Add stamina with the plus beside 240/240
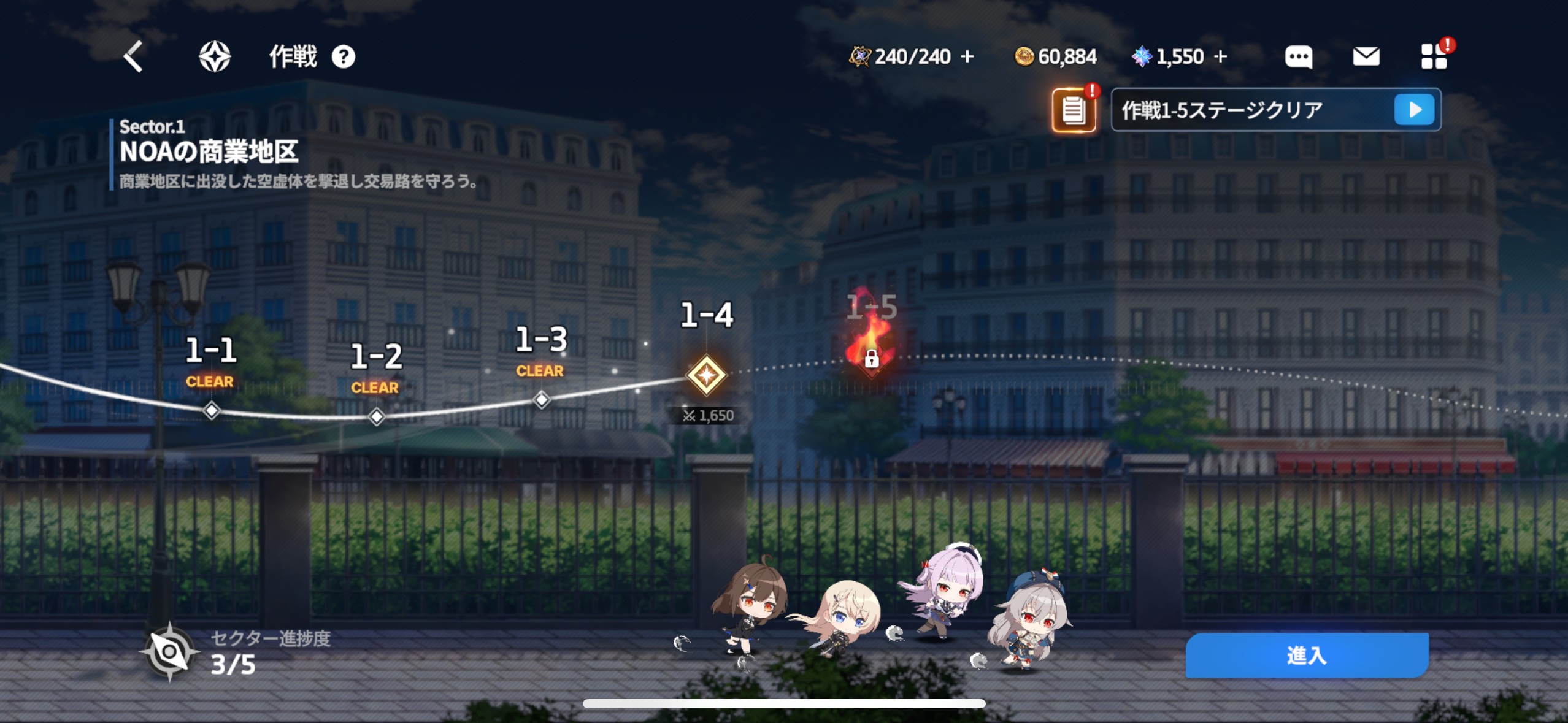The width and height of the screenshot is (1568, 723). (x=967, y=56)
